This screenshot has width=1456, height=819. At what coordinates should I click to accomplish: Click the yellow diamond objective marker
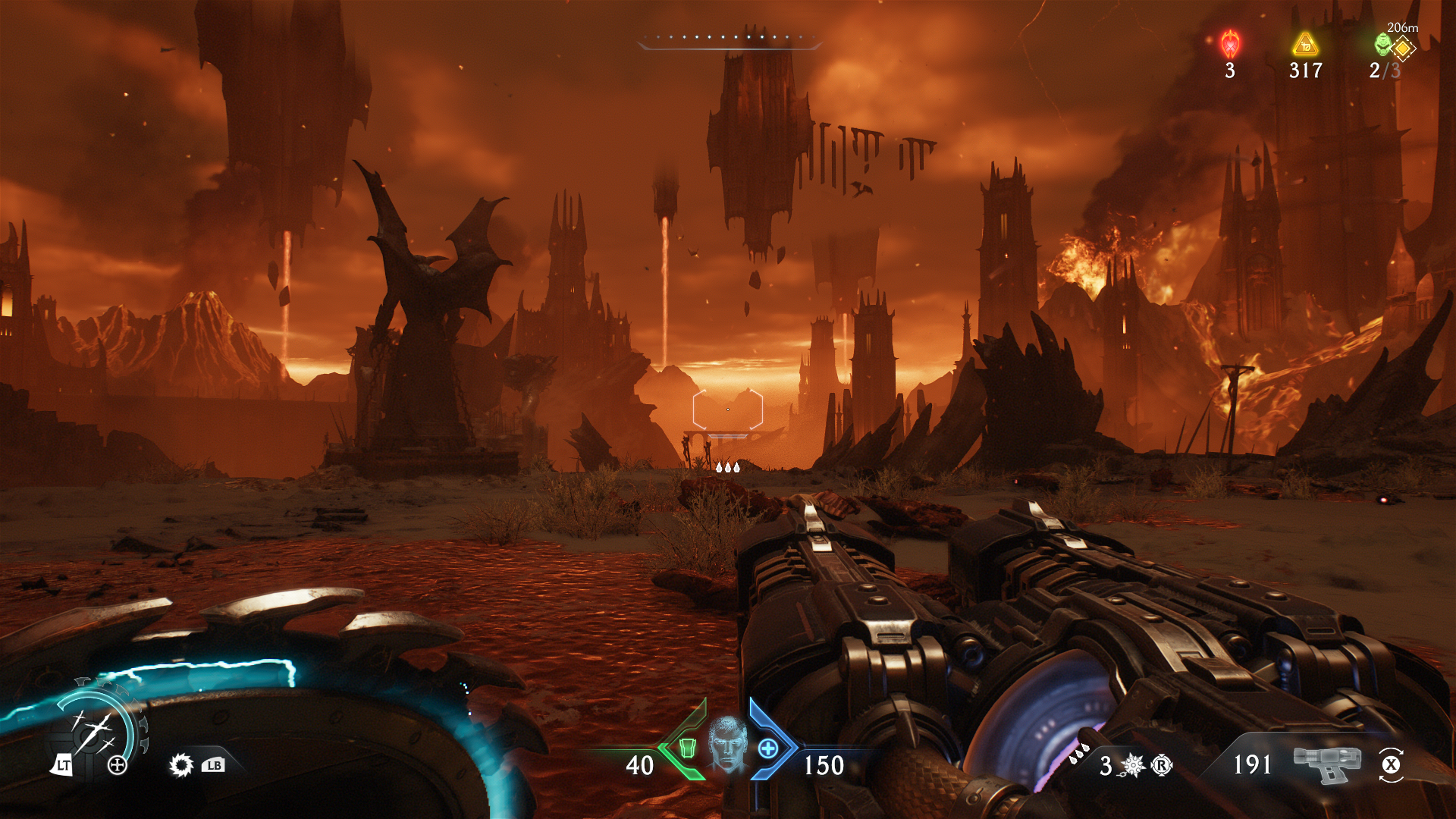[x=1403, y=49]
